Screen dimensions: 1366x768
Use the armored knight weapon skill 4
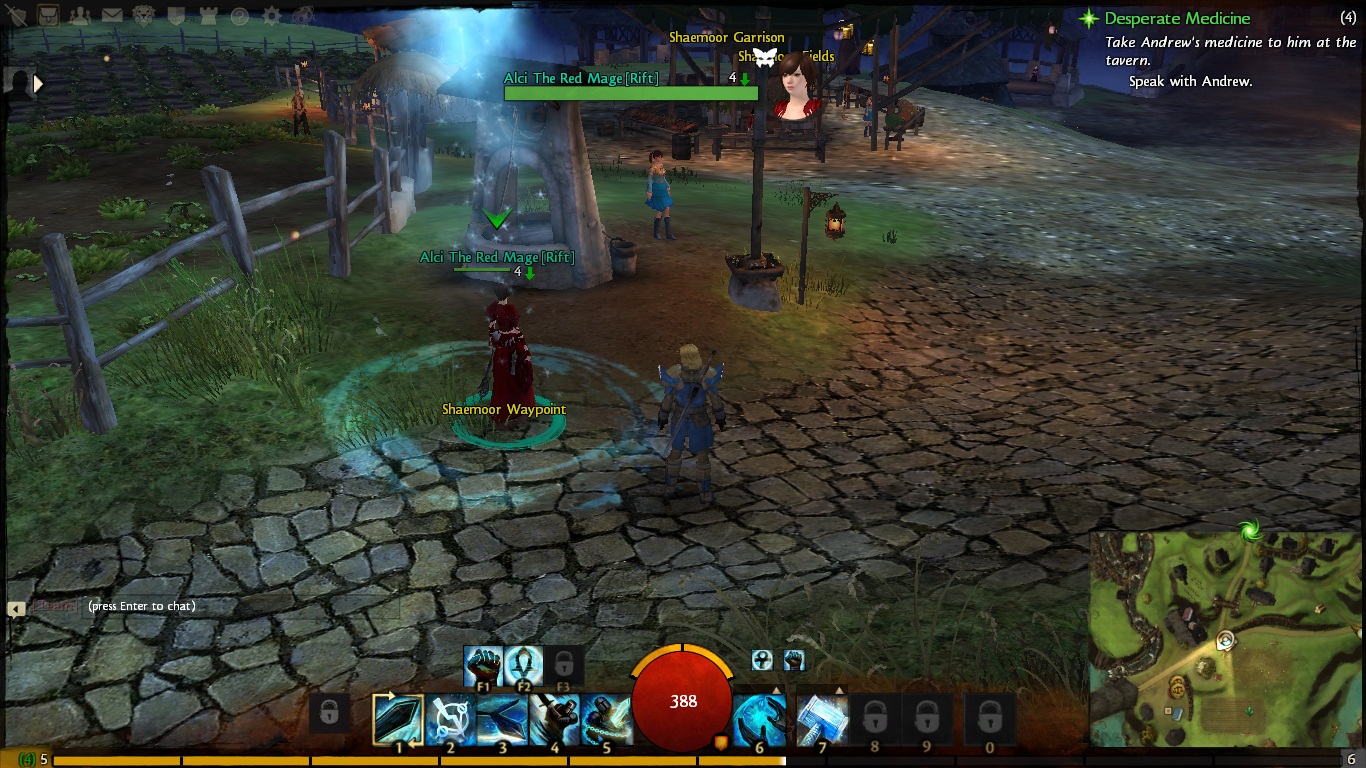(554, 719)
